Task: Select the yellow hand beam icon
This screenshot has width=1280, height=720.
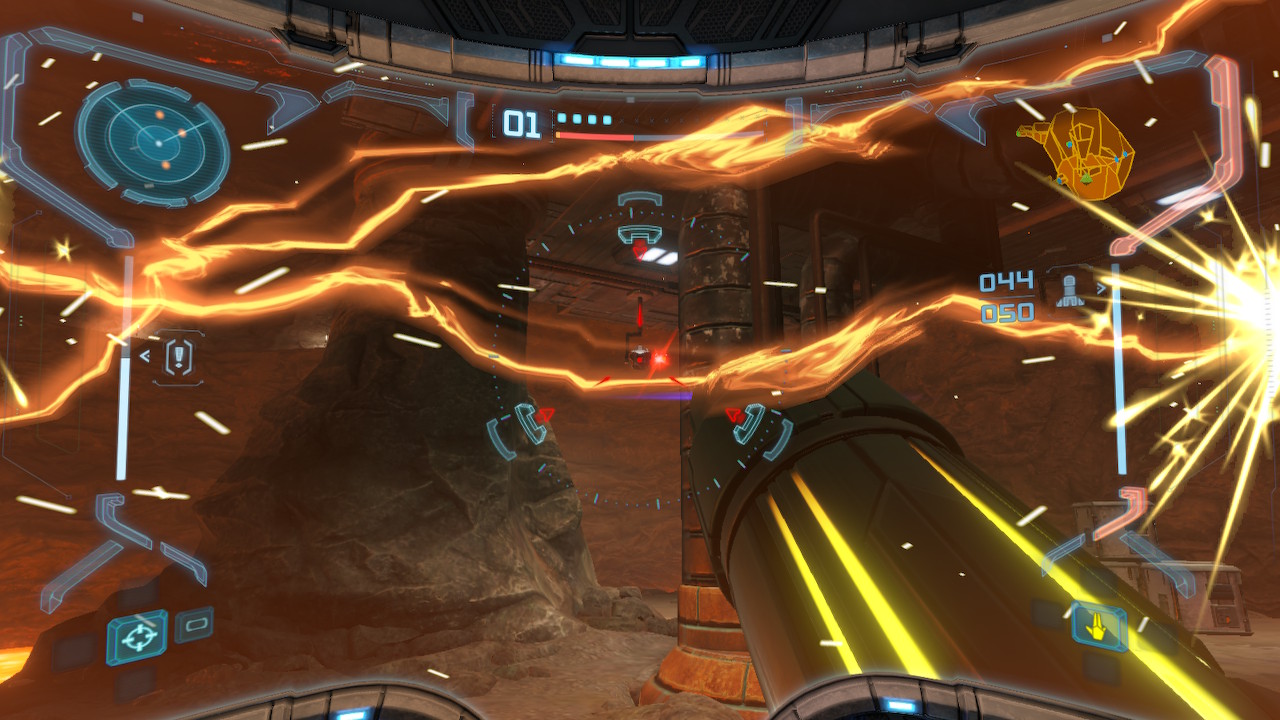Action: coord(1098,627)
